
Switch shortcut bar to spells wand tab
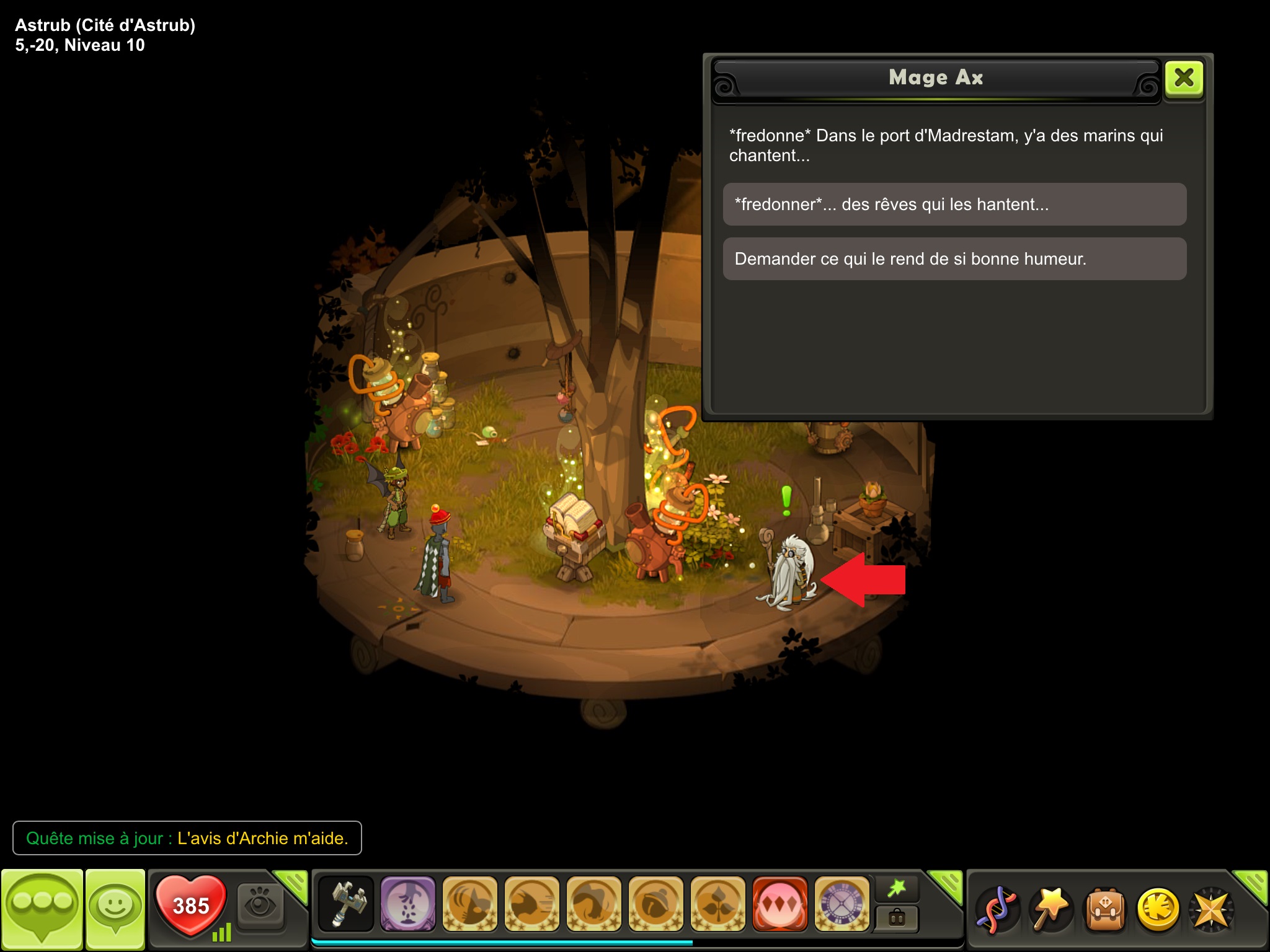coord(897,889)
